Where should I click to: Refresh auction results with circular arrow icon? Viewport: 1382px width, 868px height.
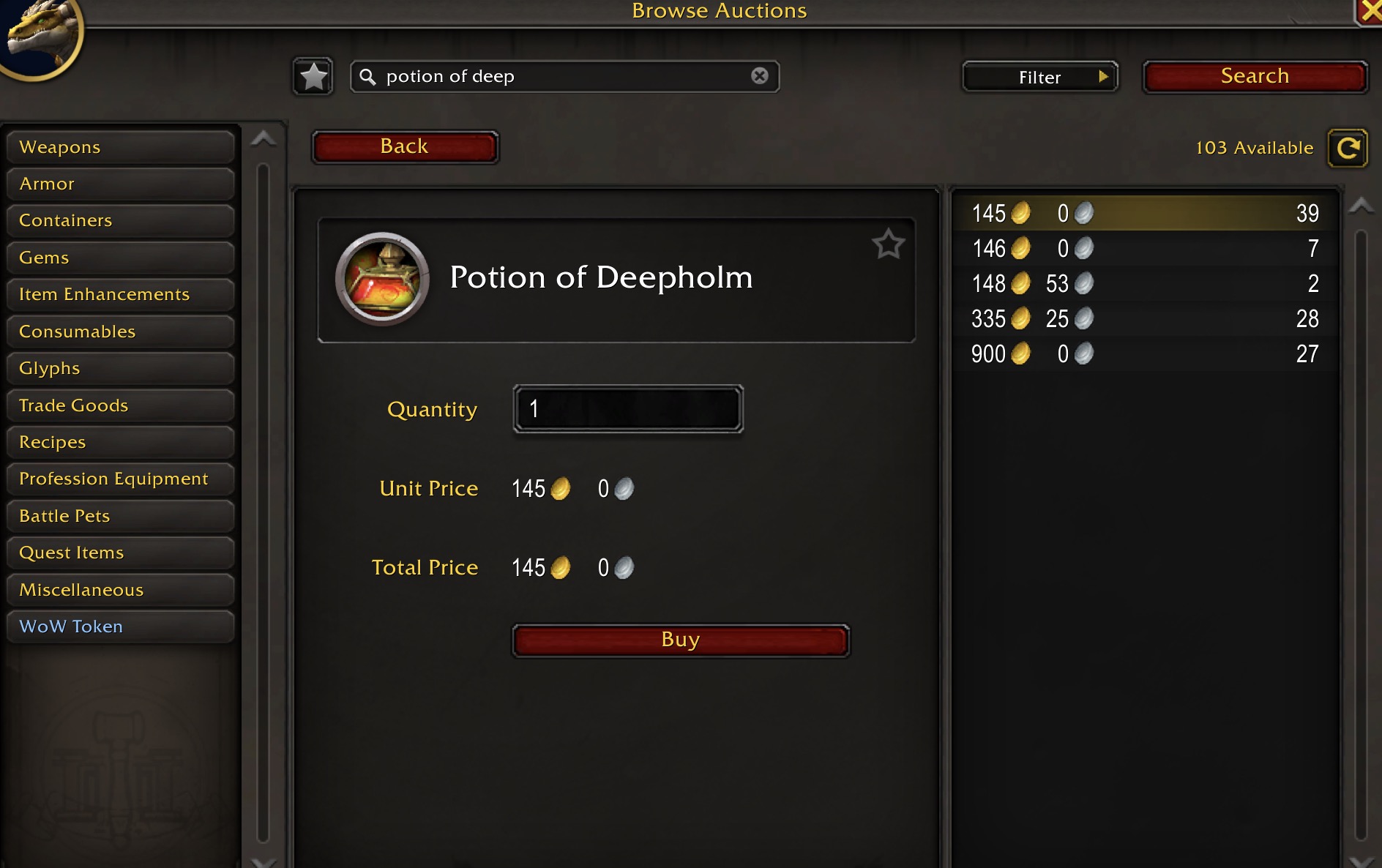point(1348,147)
